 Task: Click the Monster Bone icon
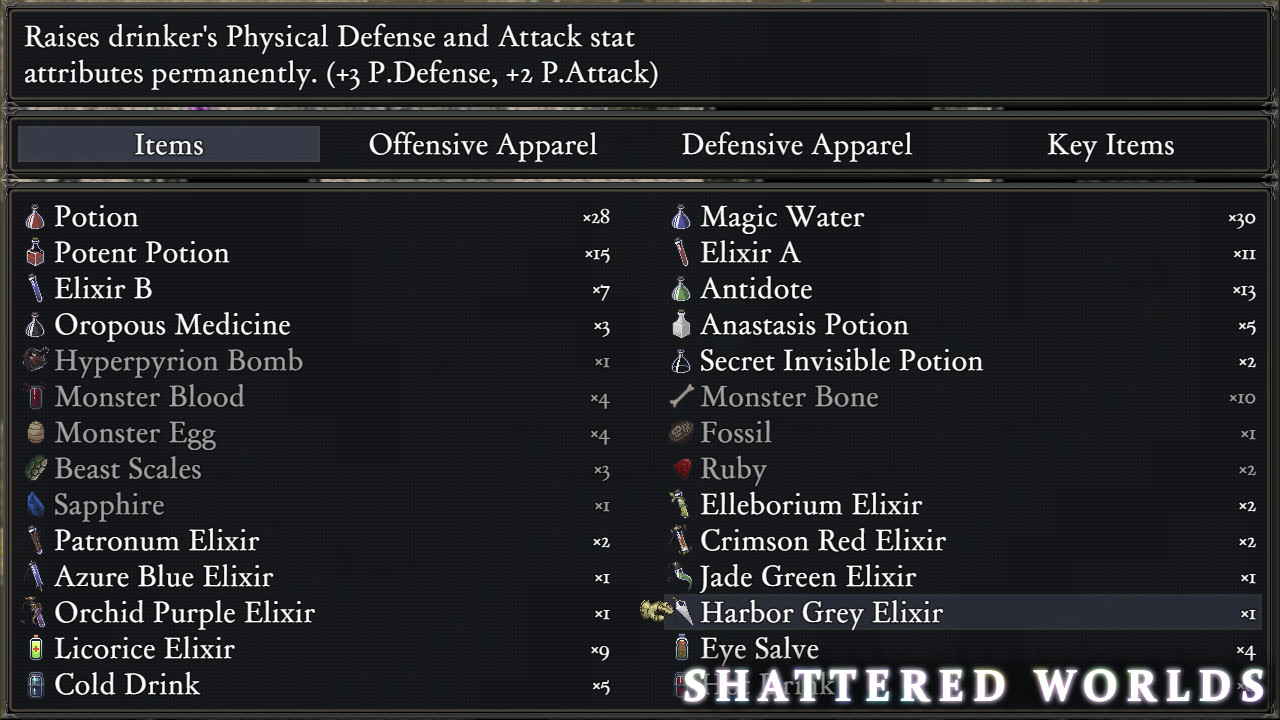(x=681, y=397)
